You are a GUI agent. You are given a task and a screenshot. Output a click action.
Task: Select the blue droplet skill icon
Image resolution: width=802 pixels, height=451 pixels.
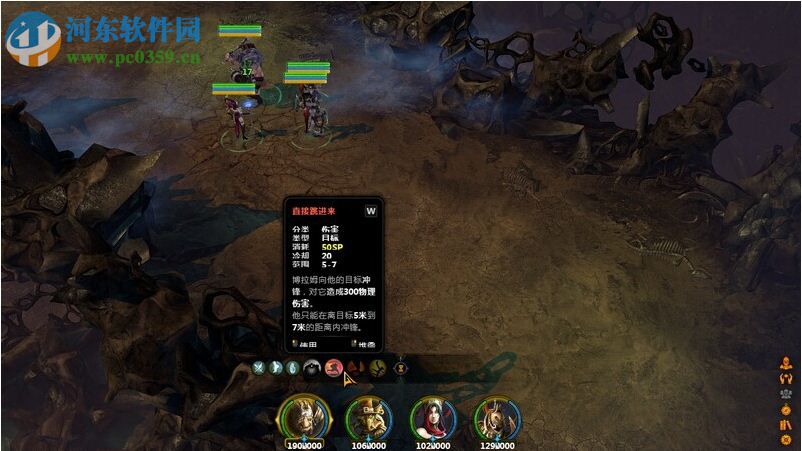click(292, 367)
